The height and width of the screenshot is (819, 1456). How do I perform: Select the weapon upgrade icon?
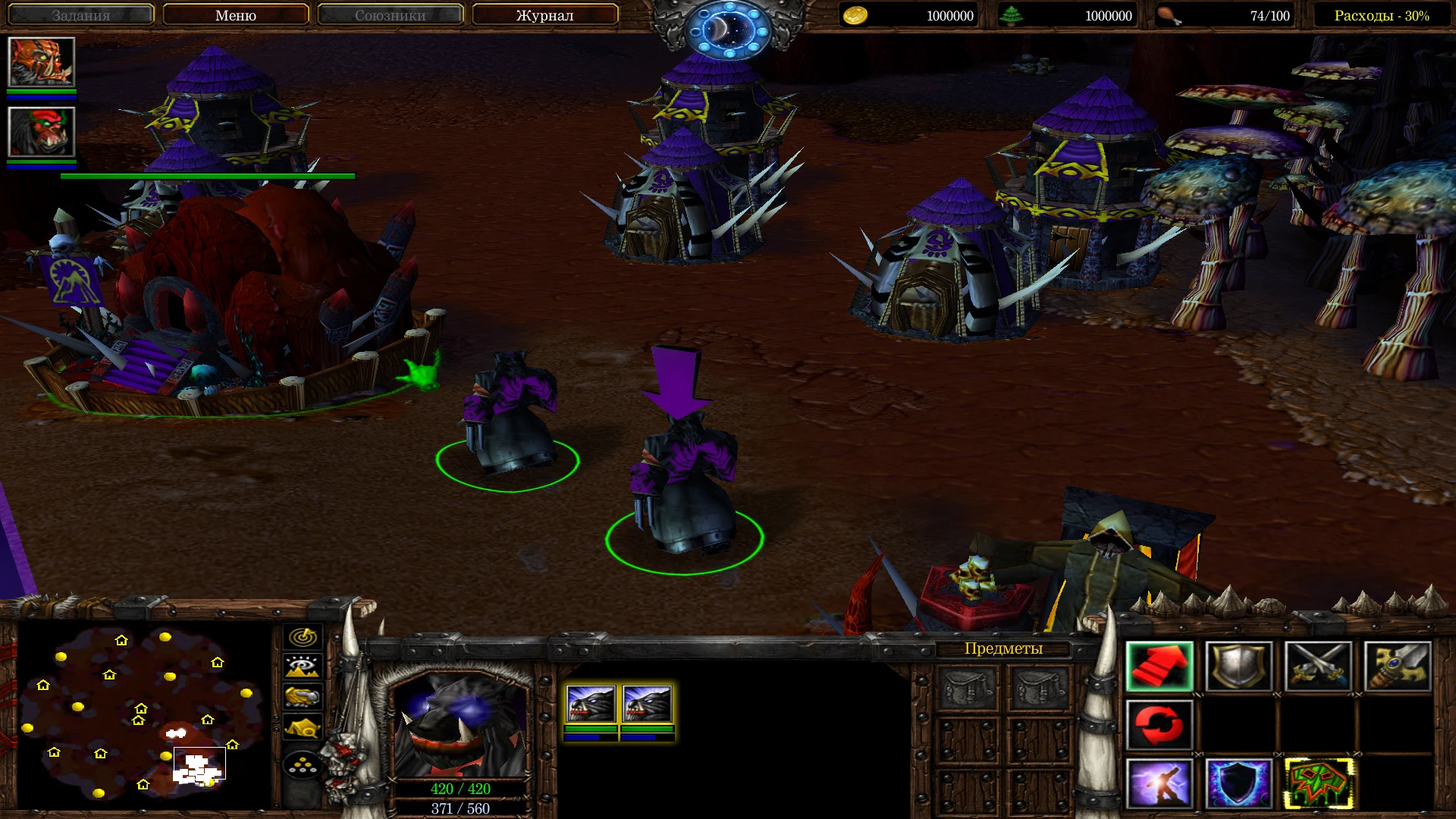1397,667
